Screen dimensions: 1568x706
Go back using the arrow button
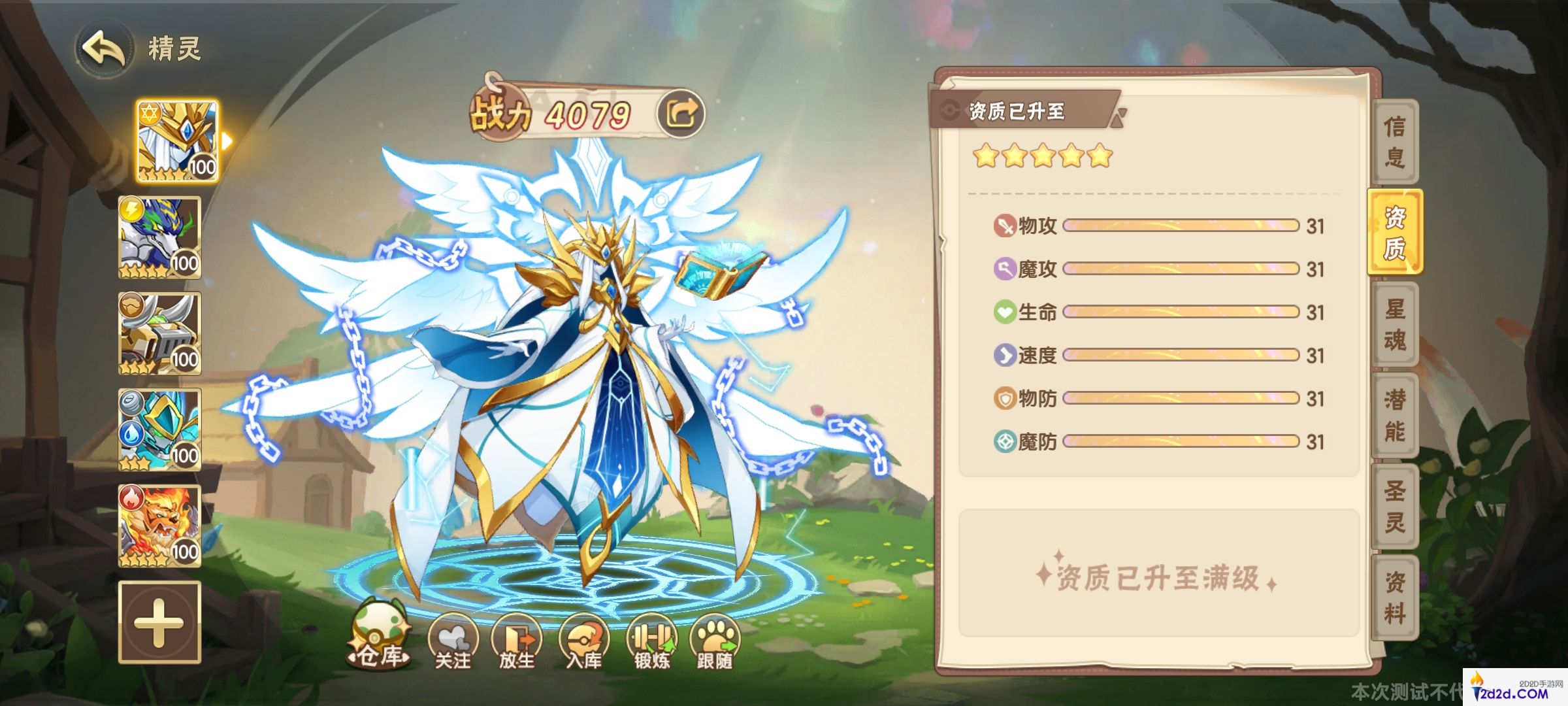[103, 48]
